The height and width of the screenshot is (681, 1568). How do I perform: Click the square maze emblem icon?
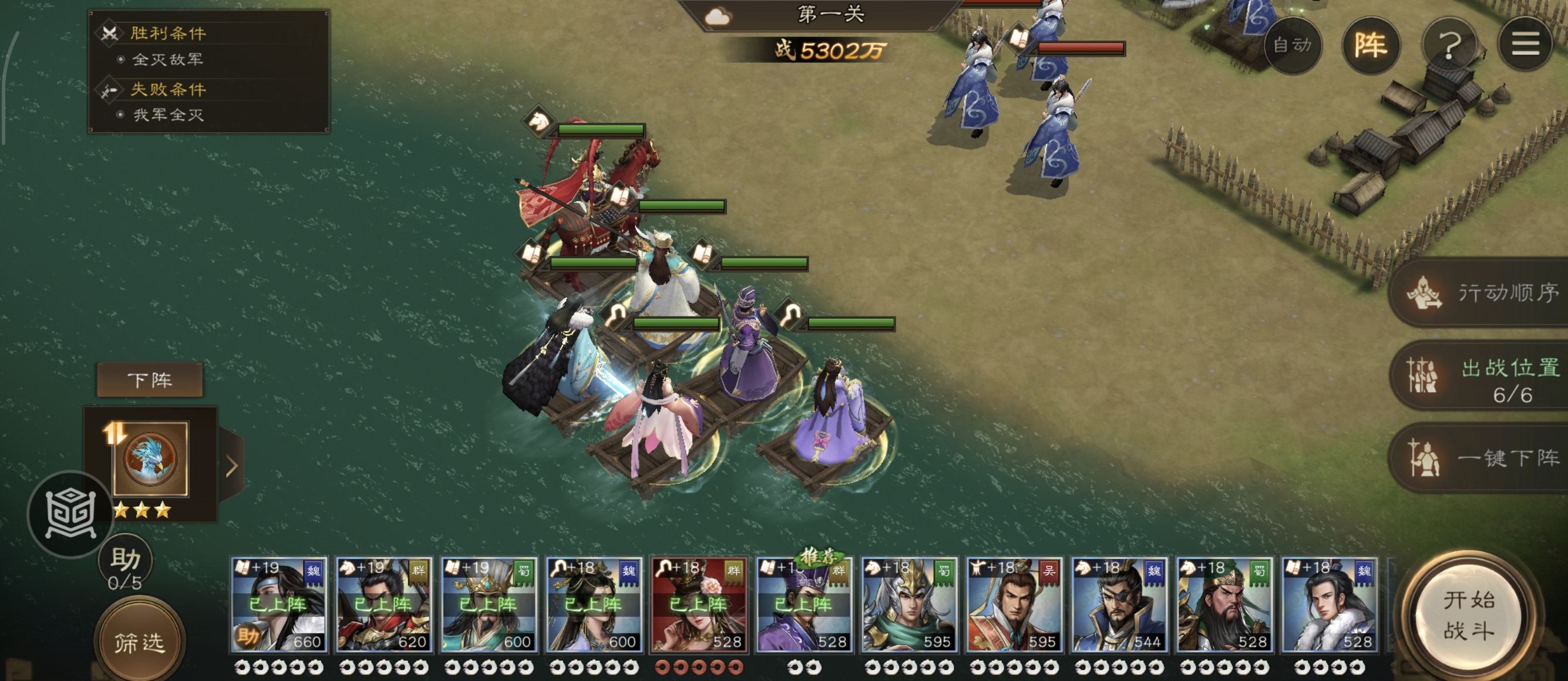pyautogui.click(x=70, y=514)
